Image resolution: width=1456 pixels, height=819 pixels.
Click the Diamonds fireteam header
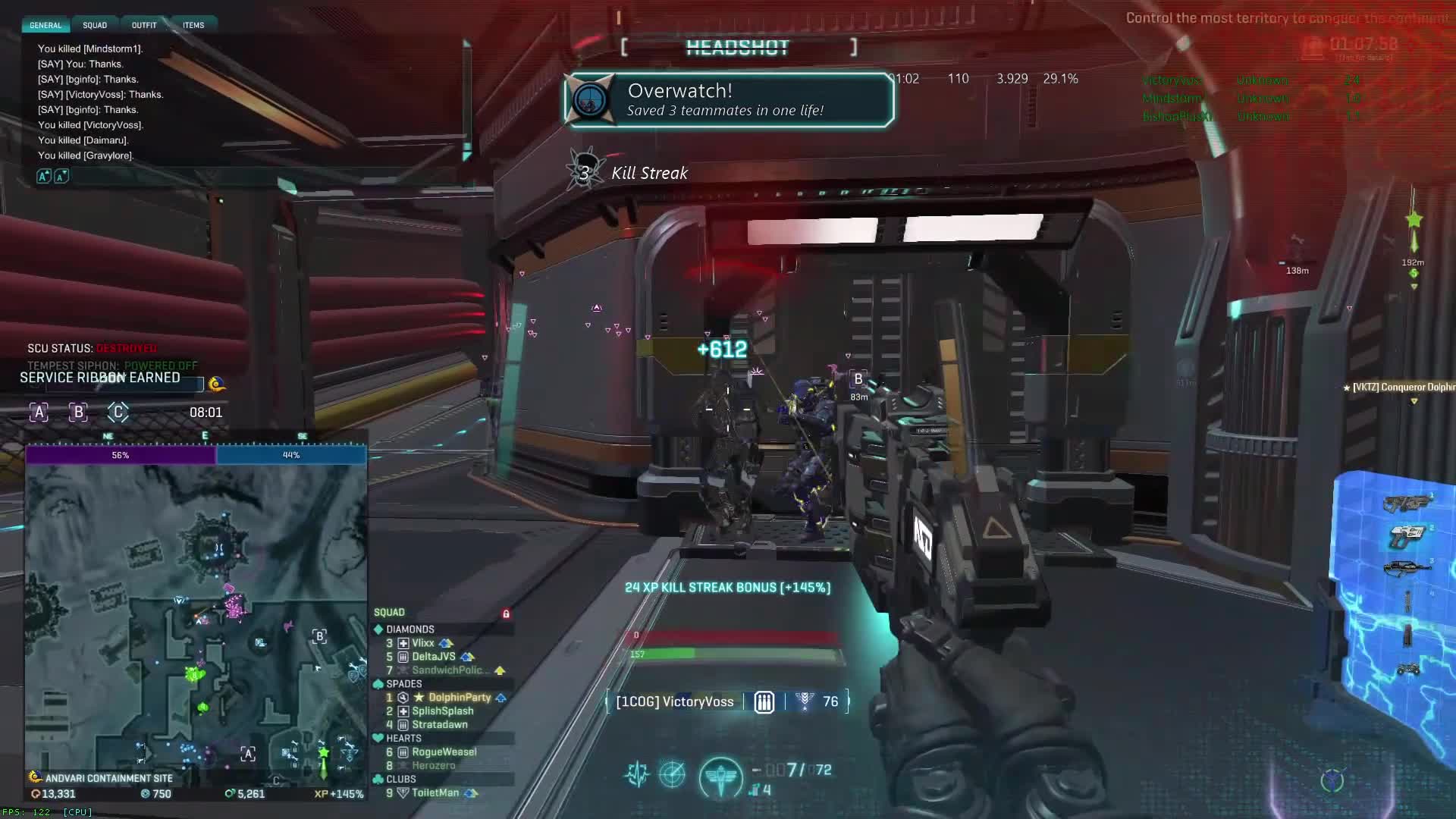409,629
